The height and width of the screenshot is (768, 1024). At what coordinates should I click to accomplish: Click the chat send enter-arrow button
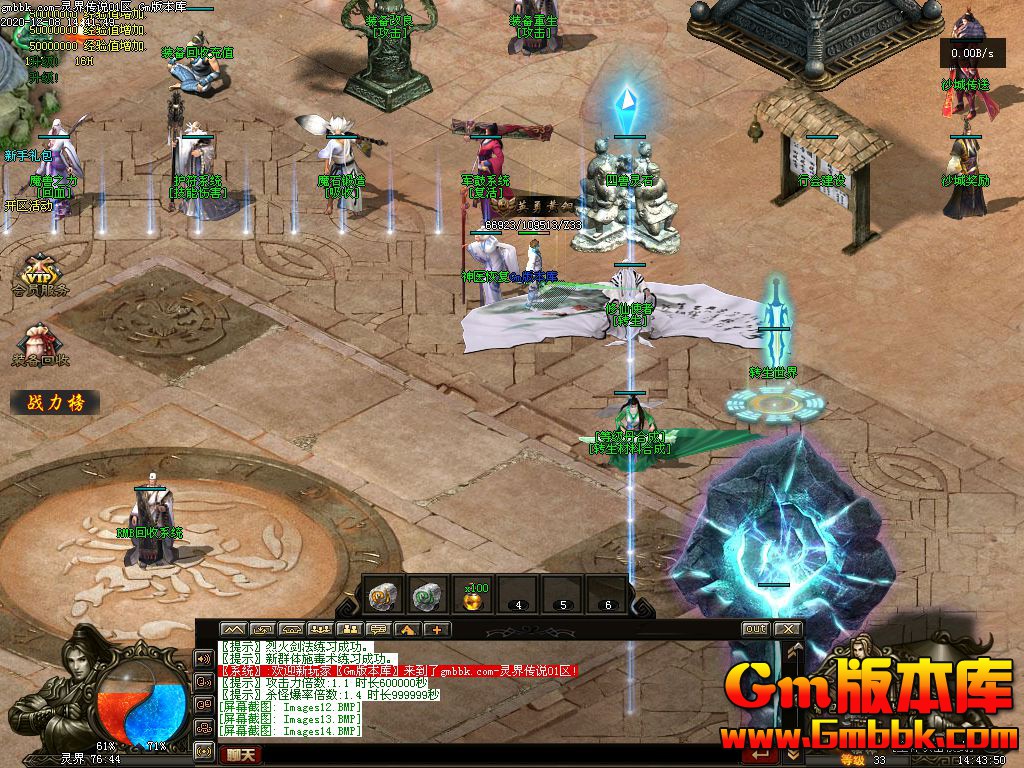762,756
